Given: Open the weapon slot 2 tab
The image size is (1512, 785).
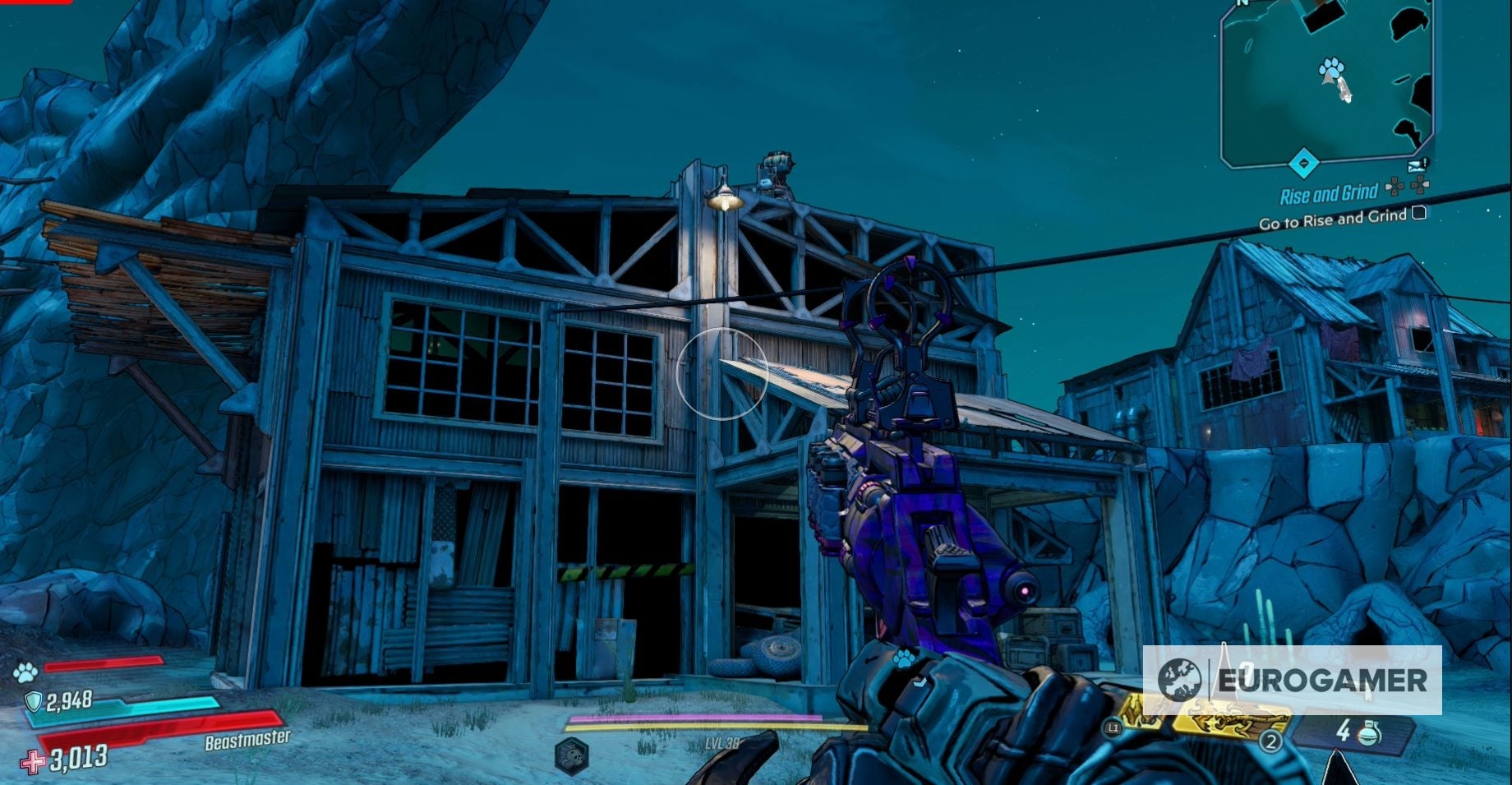Looking at the screenshot, I should (1272, 742).
